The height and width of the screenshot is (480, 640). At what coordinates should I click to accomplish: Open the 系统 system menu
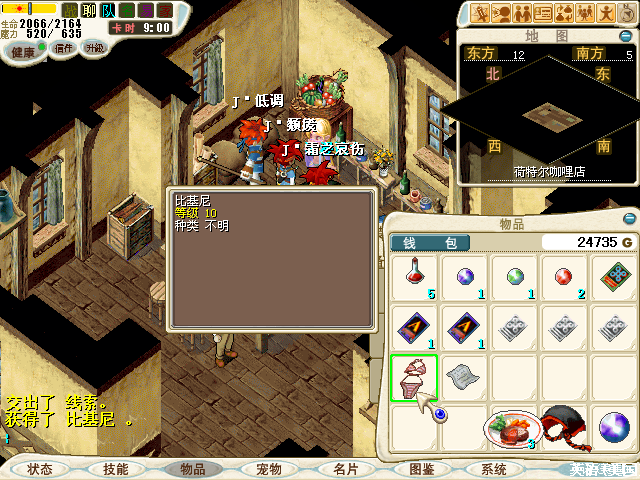point(493,468)
